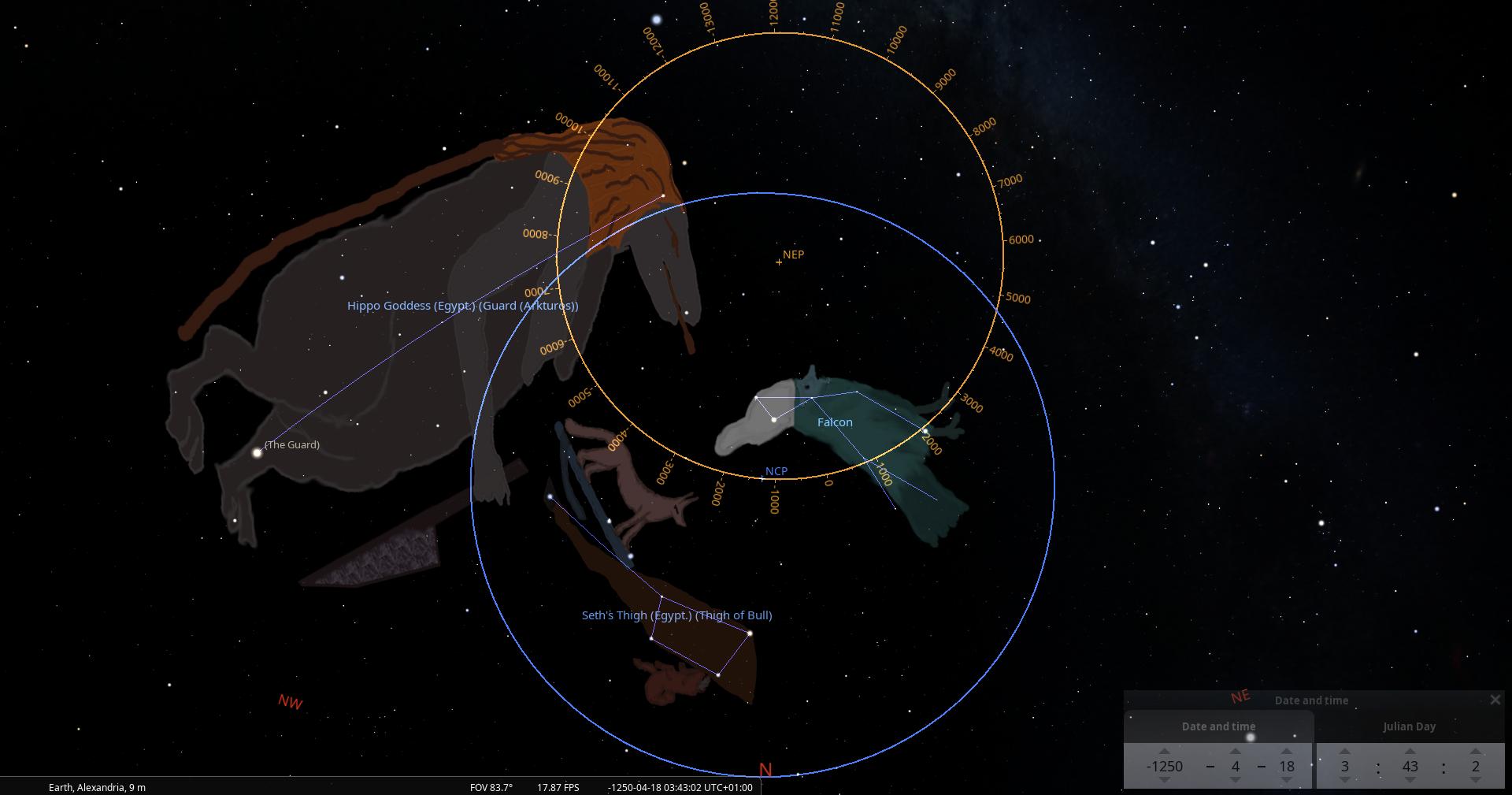Viewport: 1512px width, 795px height.
Task: Advance the hour with its up arrow
Action: (x=1344, y=751)
